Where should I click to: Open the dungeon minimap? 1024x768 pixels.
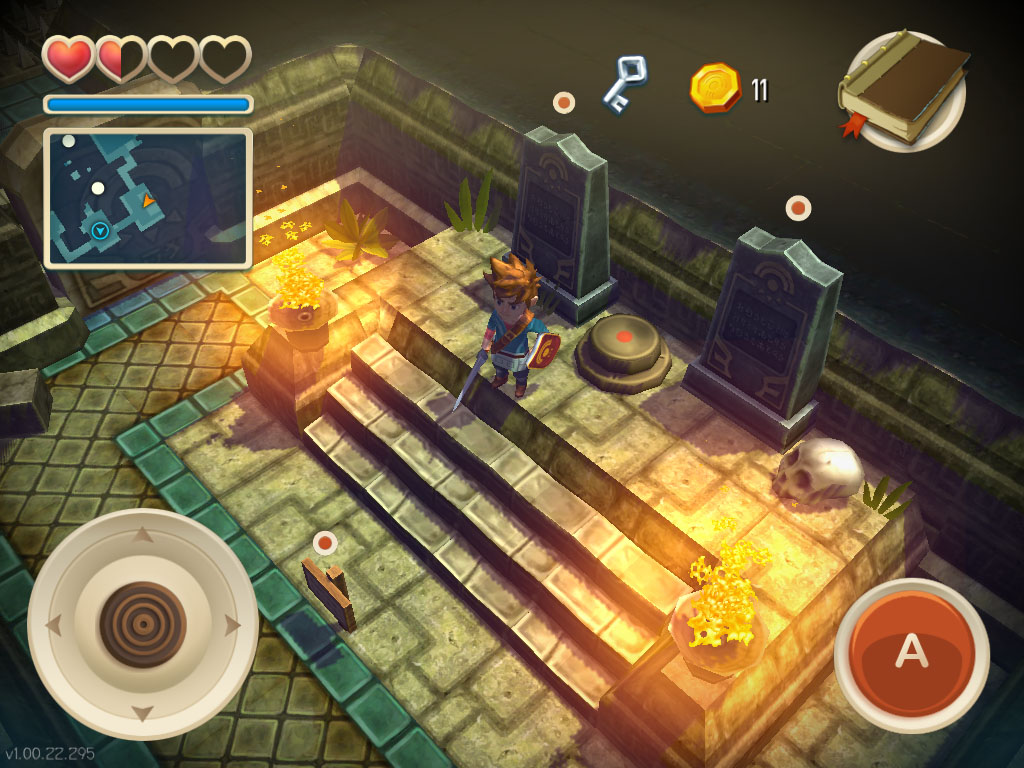tap(148, 198)
